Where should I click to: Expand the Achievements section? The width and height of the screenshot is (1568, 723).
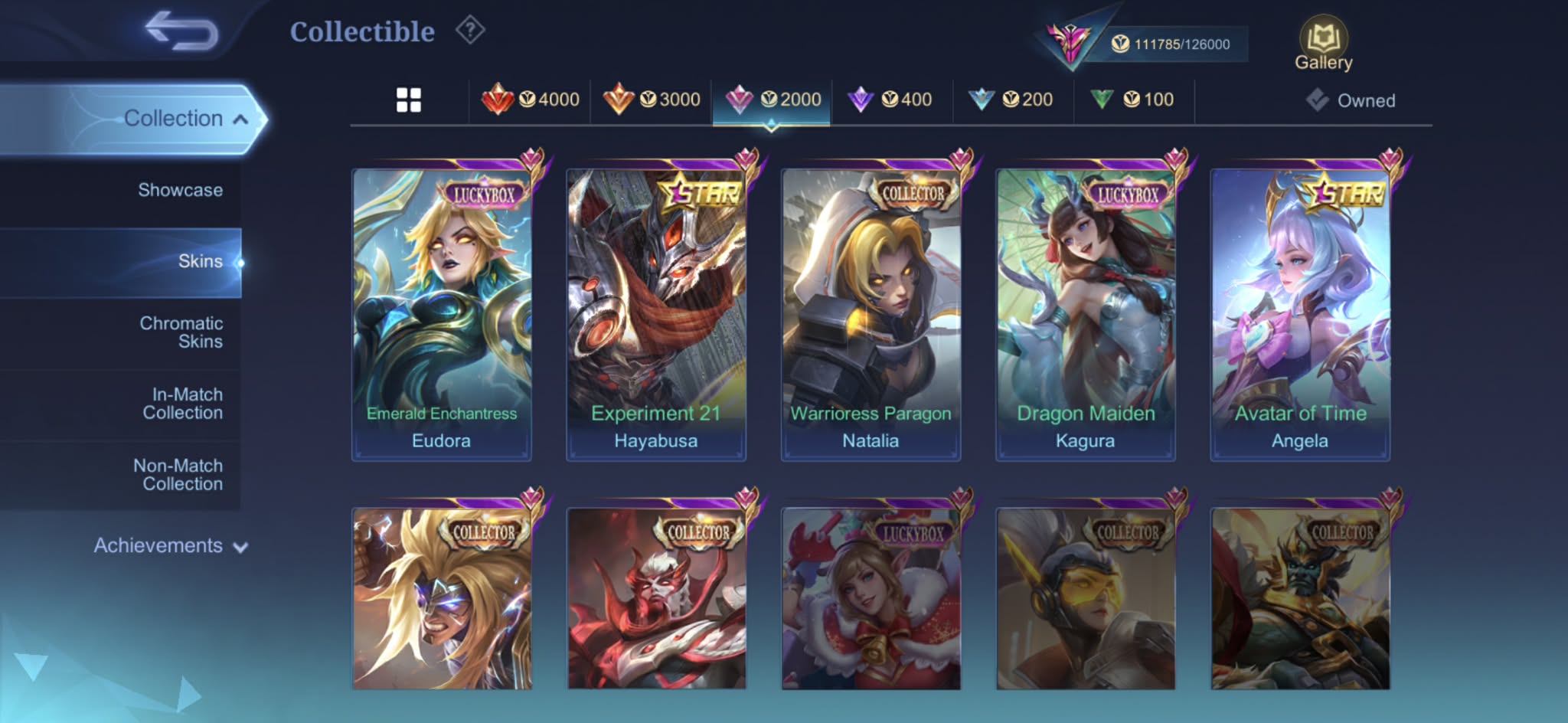170,546
